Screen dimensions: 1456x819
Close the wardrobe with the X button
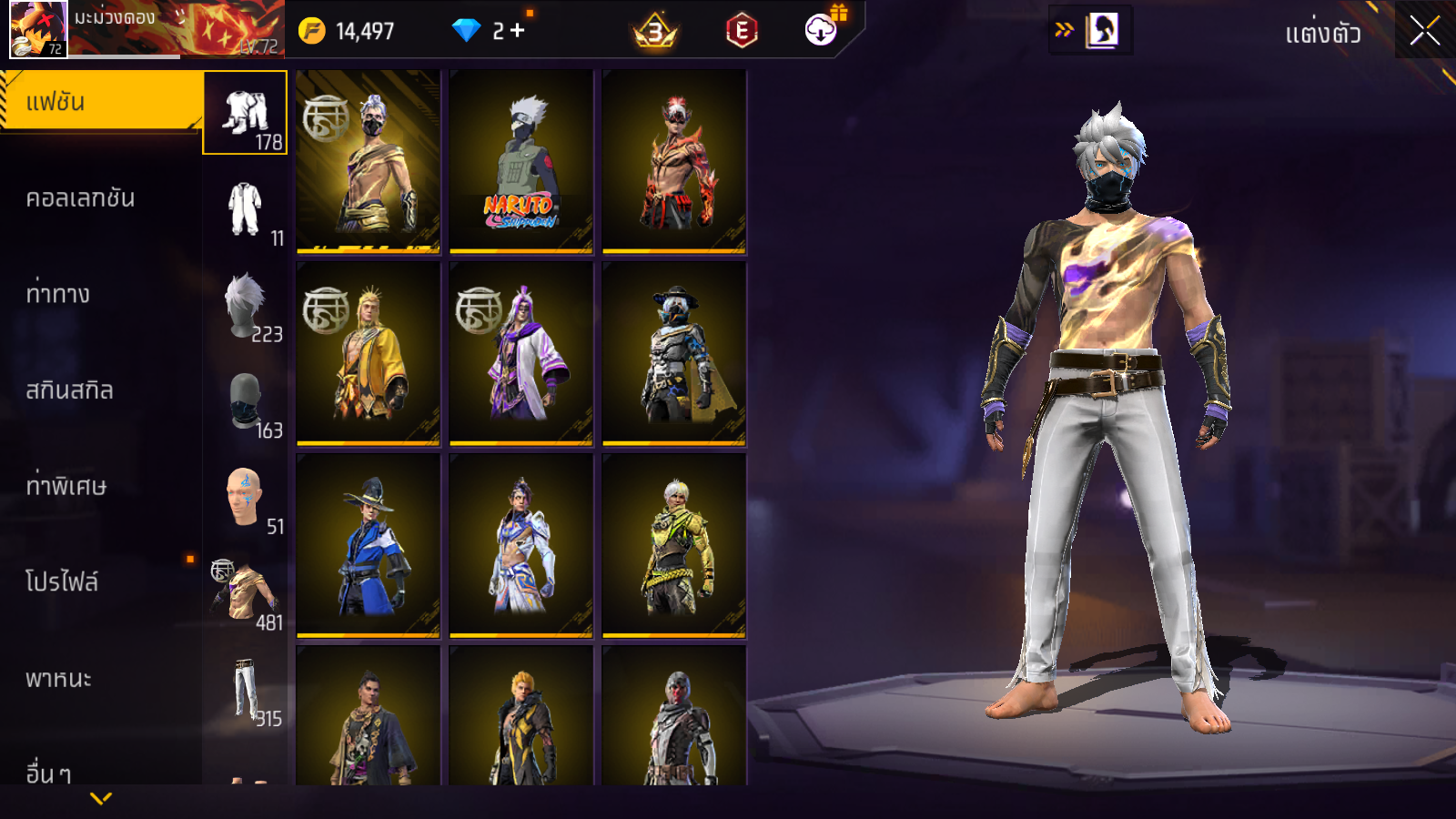[1424, 31]
